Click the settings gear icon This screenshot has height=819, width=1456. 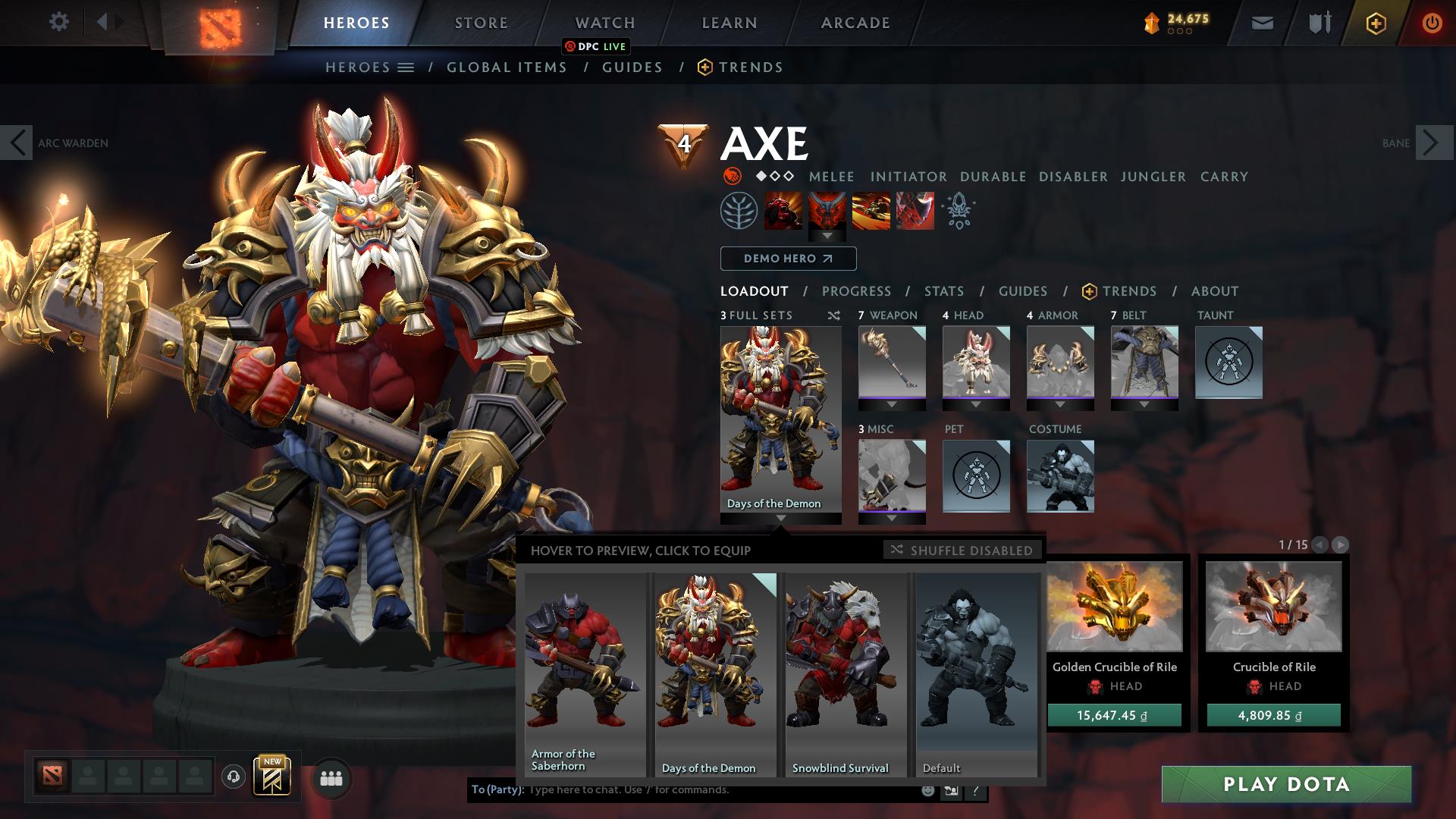click(x=58, y=22)
